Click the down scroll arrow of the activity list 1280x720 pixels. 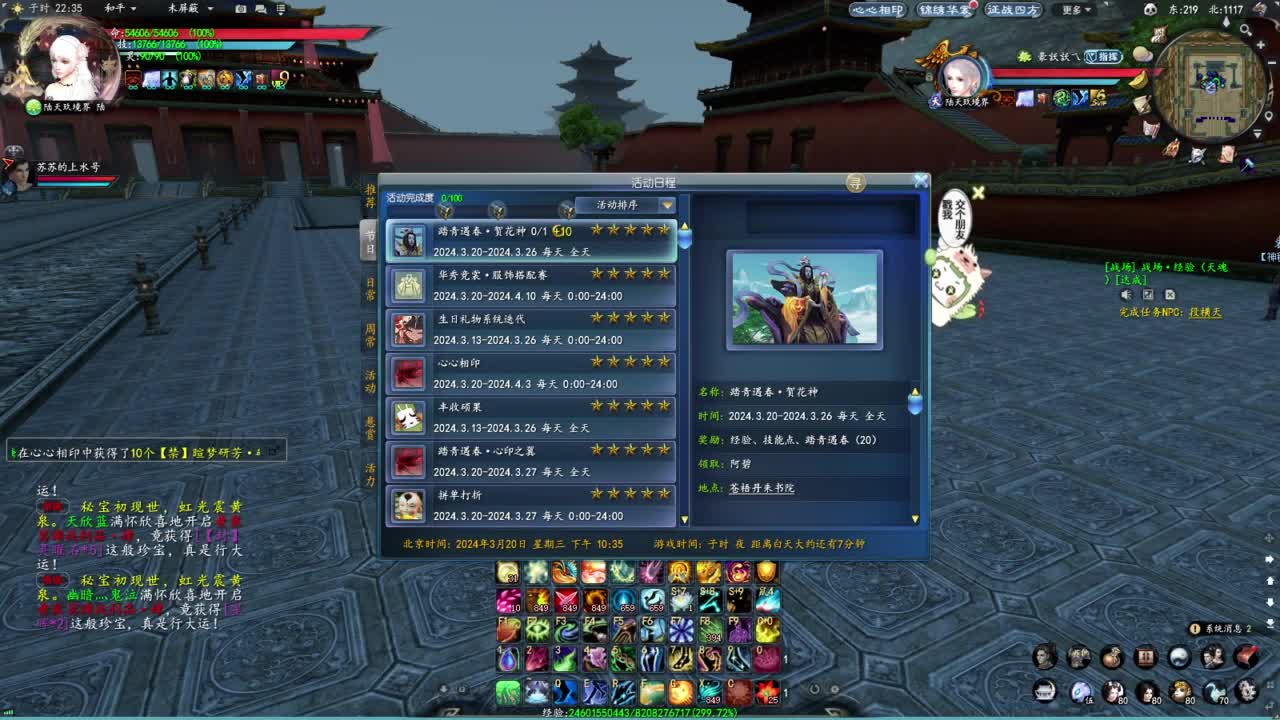point(684,518)
